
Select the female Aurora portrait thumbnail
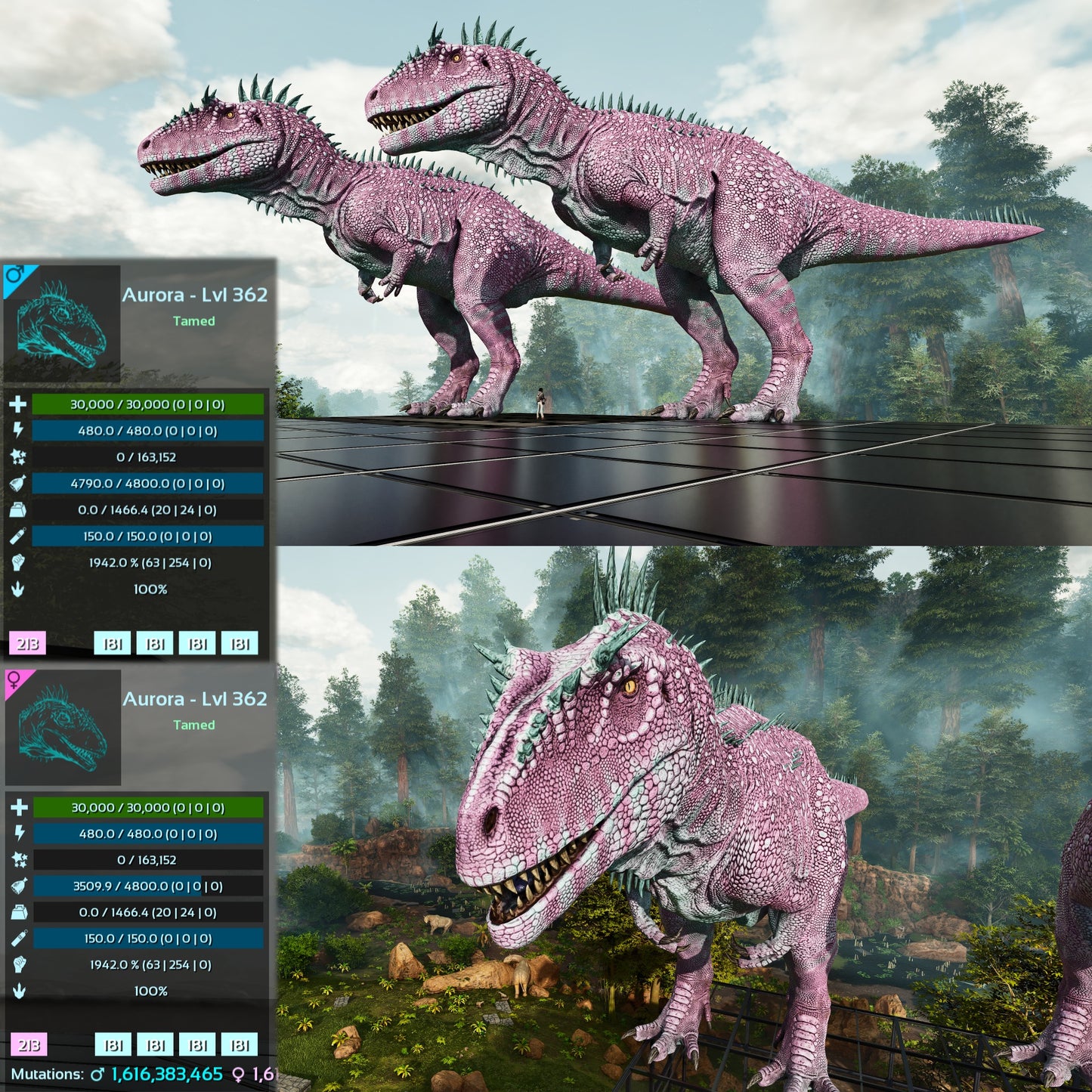click(x=63, y=727)
